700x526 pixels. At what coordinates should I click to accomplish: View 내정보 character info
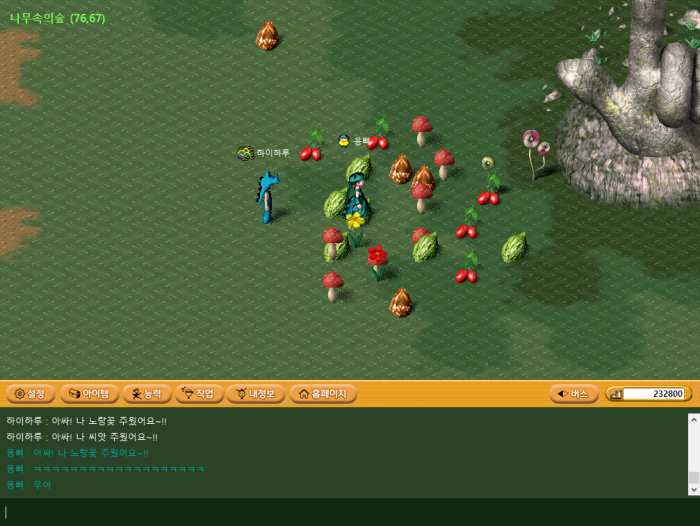[x=256, y=394]
